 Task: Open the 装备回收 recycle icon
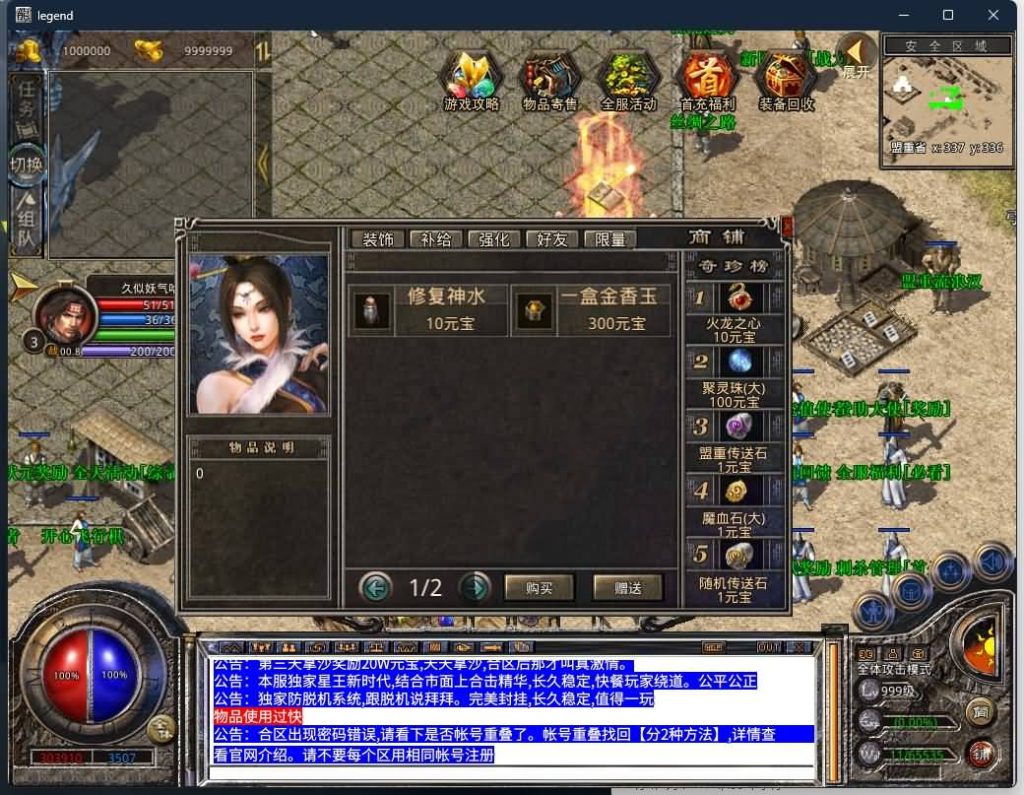pos(786,78)
